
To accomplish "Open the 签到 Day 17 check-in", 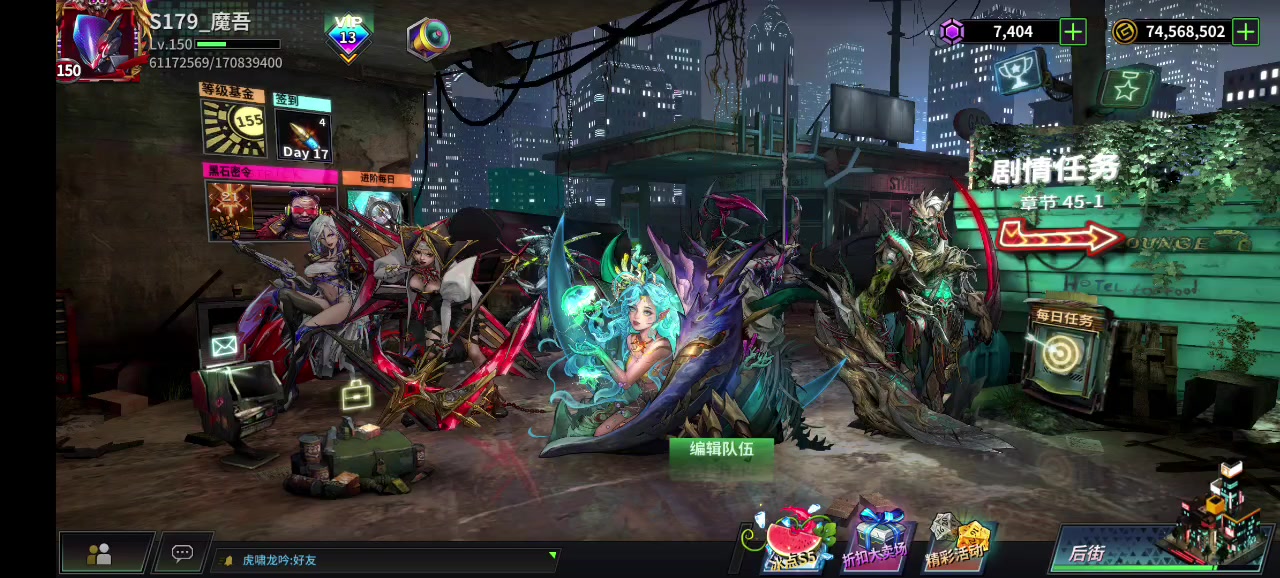I will click(x=302, y=130).
